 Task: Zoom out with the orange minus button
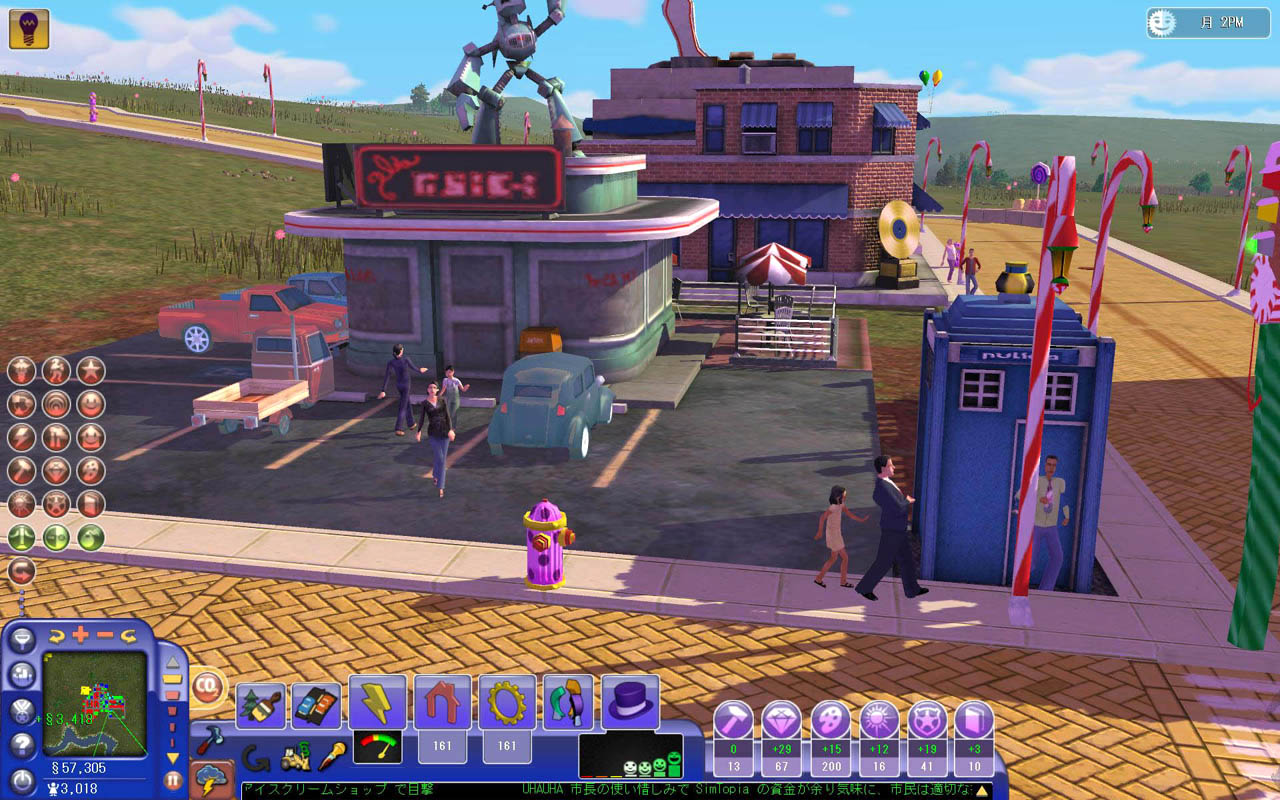point(104,634)
